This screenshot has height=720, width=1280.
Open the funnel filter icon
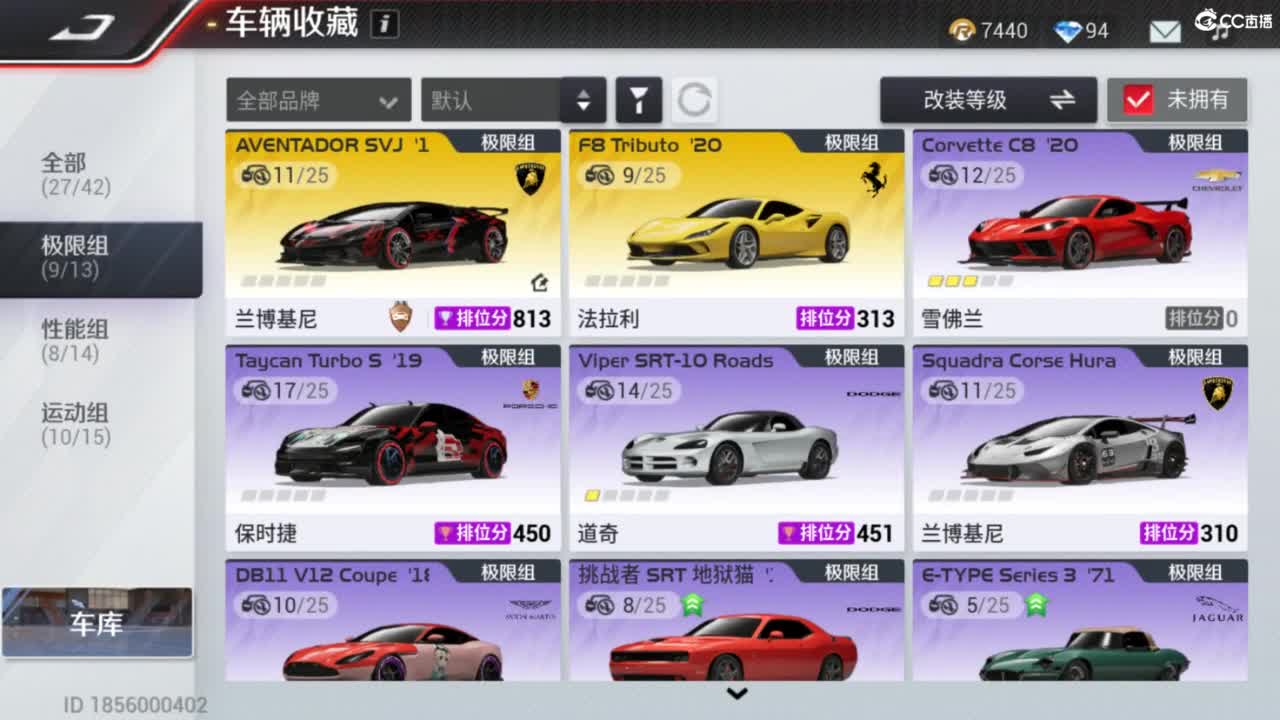(x=639, y=100)
